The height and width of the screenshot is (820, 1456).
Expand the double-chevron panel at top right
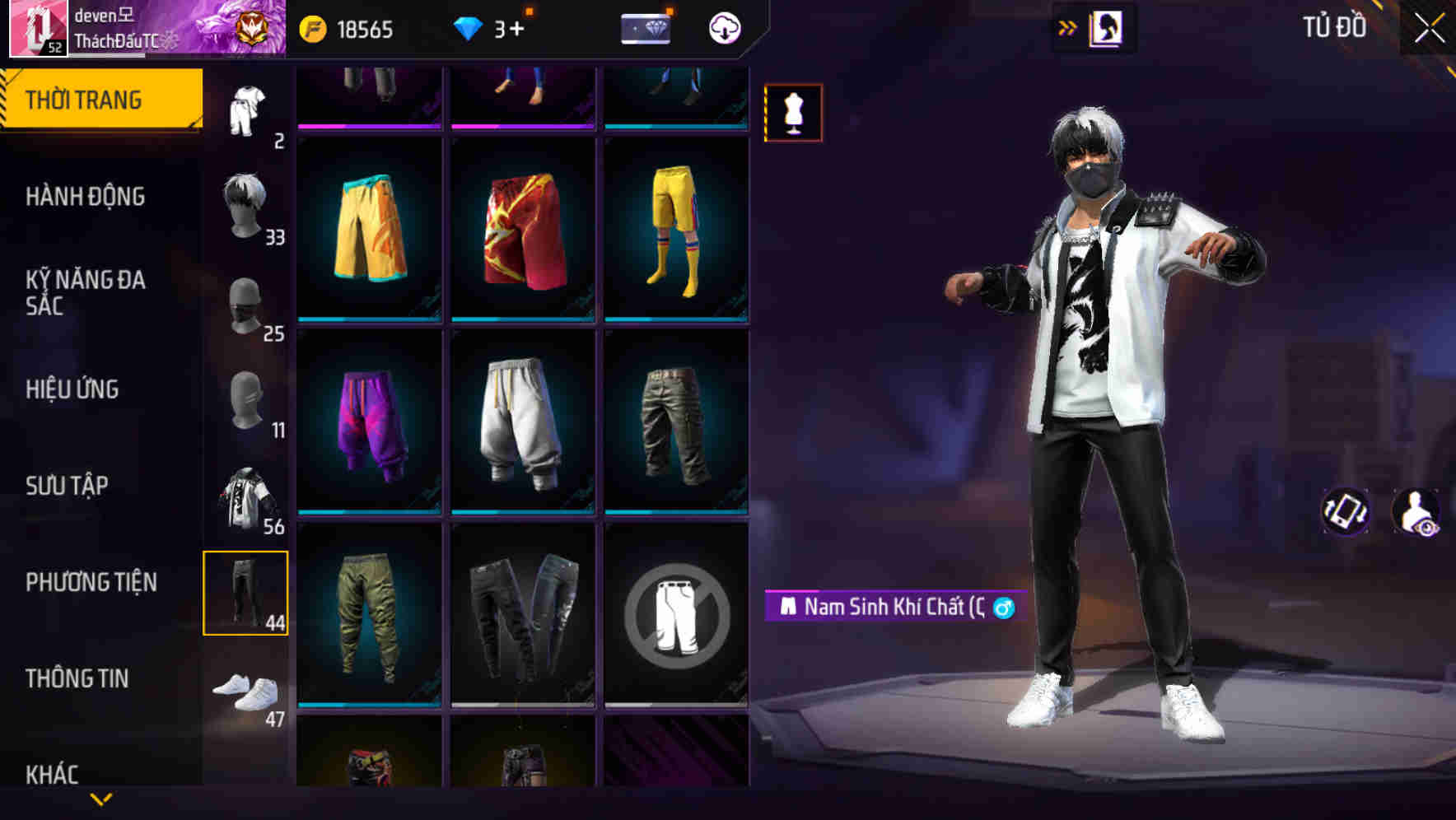[x=1066, y=26]
